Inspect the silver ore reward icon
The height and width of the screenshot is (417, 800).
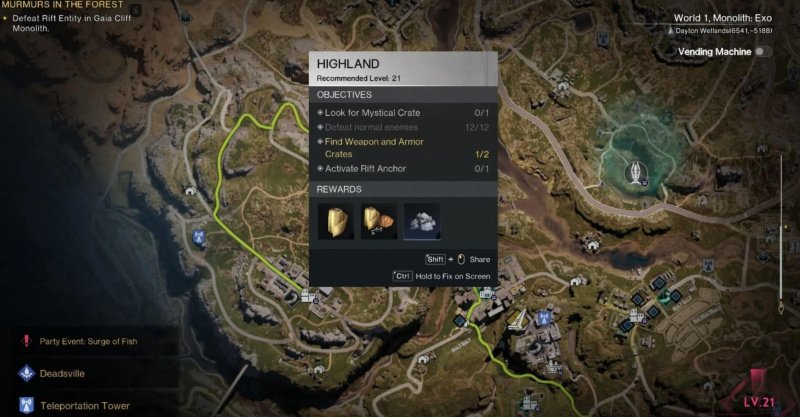point(421,221)
